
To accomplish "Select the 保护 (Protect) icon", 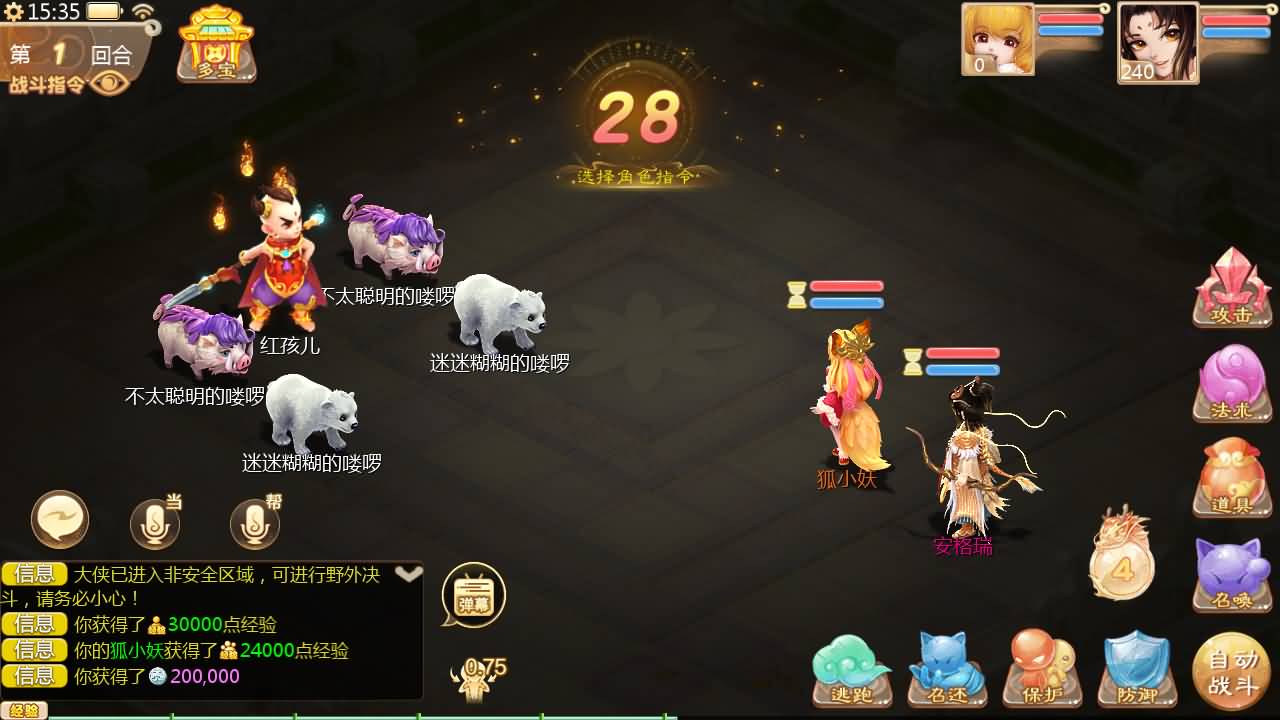I will point(1040,667).
